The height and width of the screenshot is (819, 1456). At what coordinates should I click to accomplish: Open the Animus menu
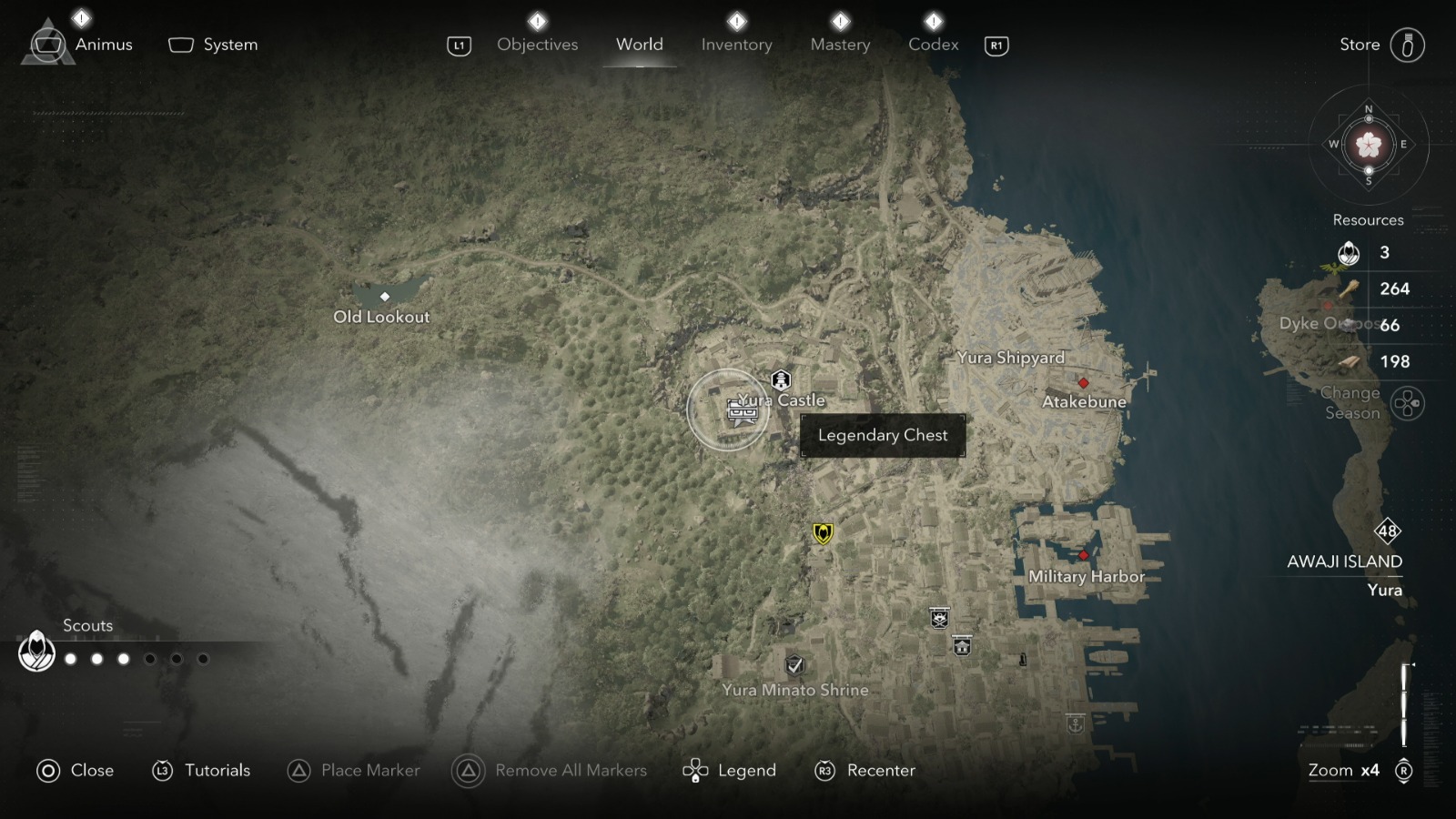[x=103, y=44]
